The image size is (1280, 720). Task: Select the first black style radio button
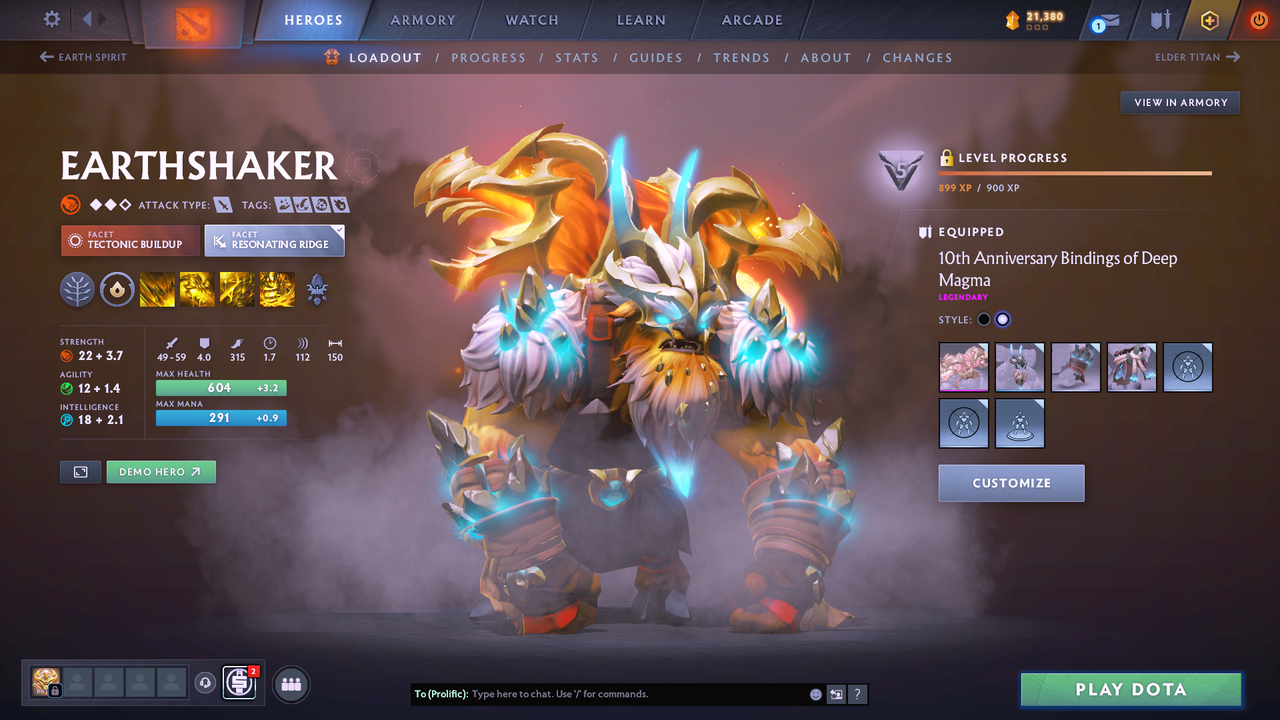click(983, 319)
